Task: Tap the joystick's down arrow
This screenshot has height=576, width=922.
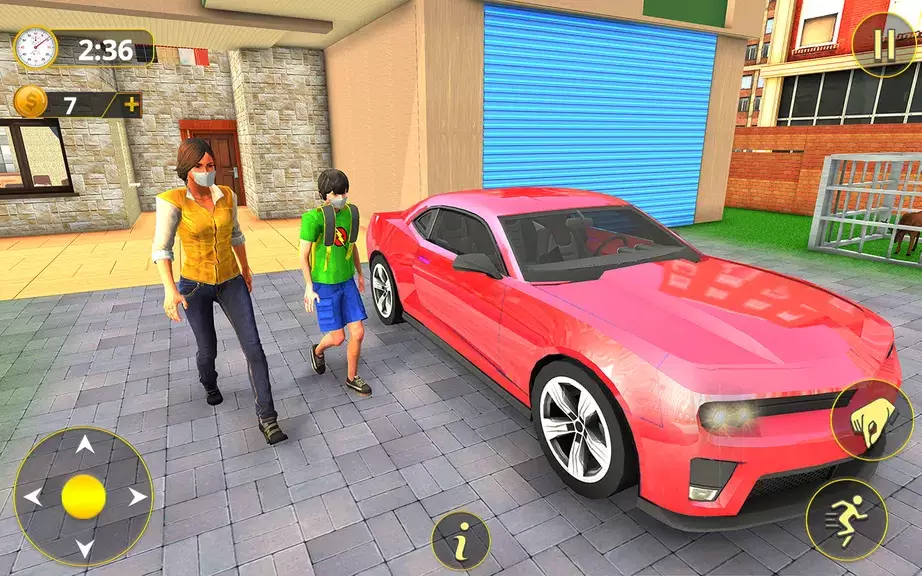Action: [x=84, y=547]
